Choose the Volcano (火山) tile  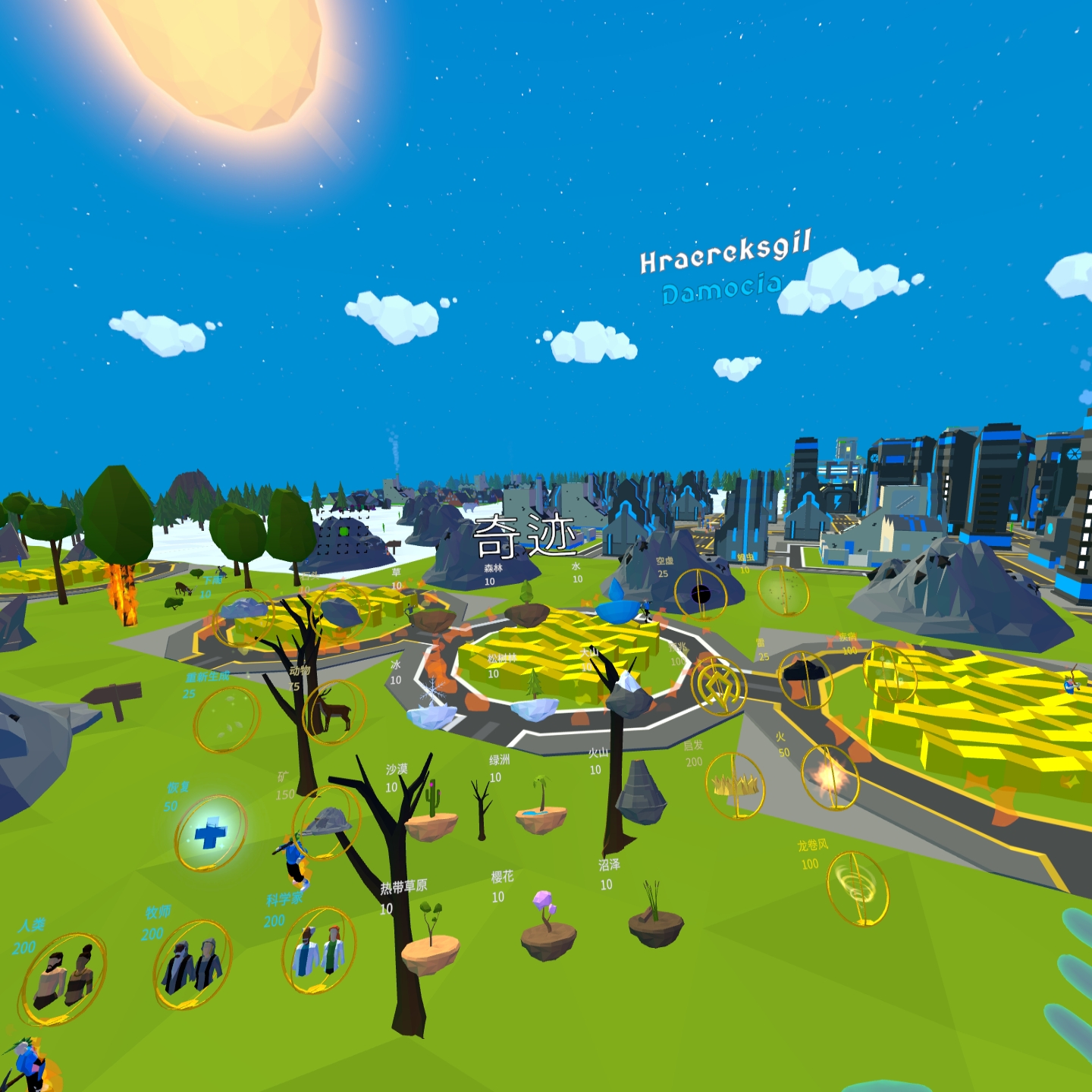pyautogui.click(x=642, y=793)
